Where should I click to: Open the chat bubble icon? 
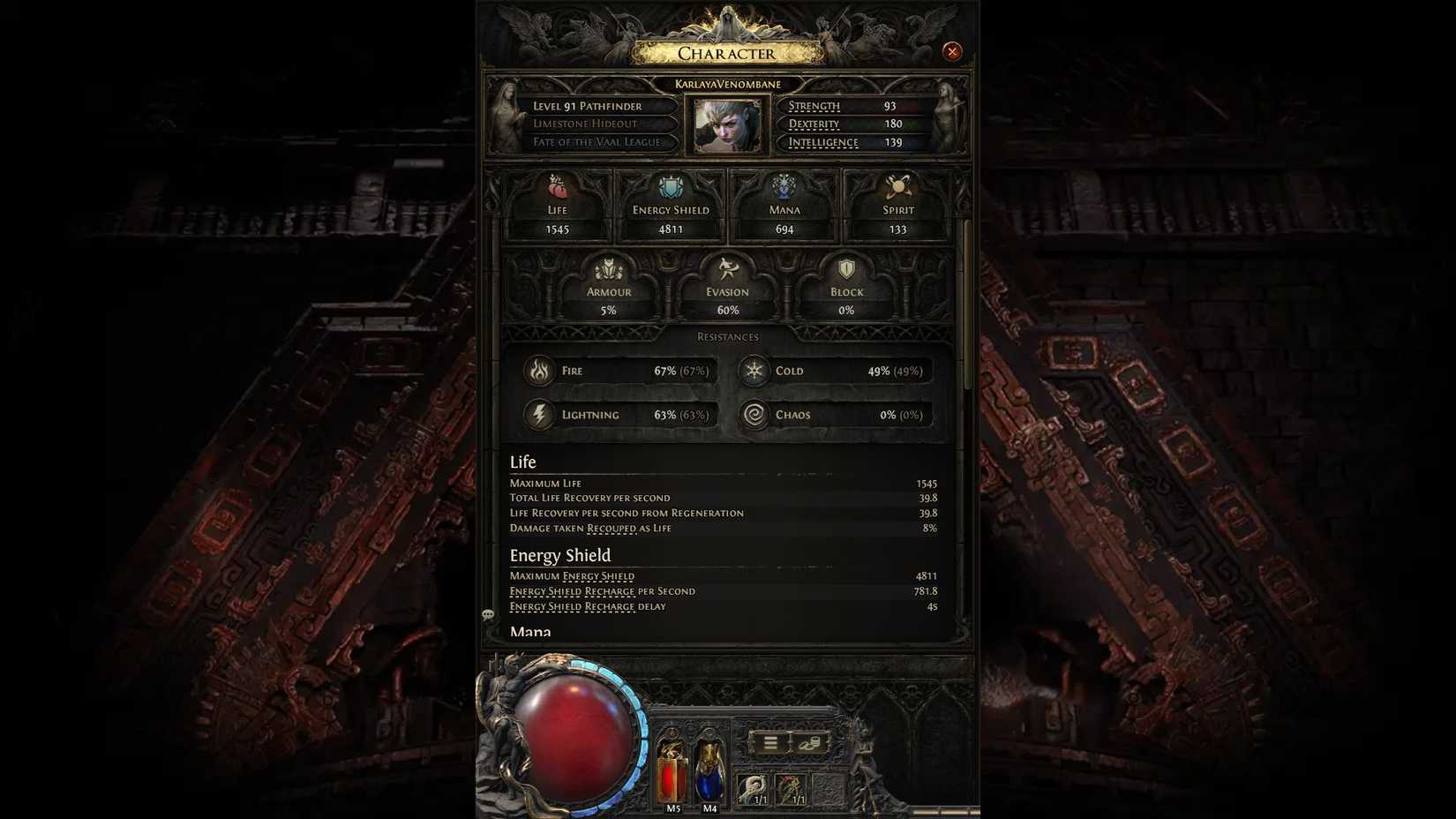click(487, 613)
